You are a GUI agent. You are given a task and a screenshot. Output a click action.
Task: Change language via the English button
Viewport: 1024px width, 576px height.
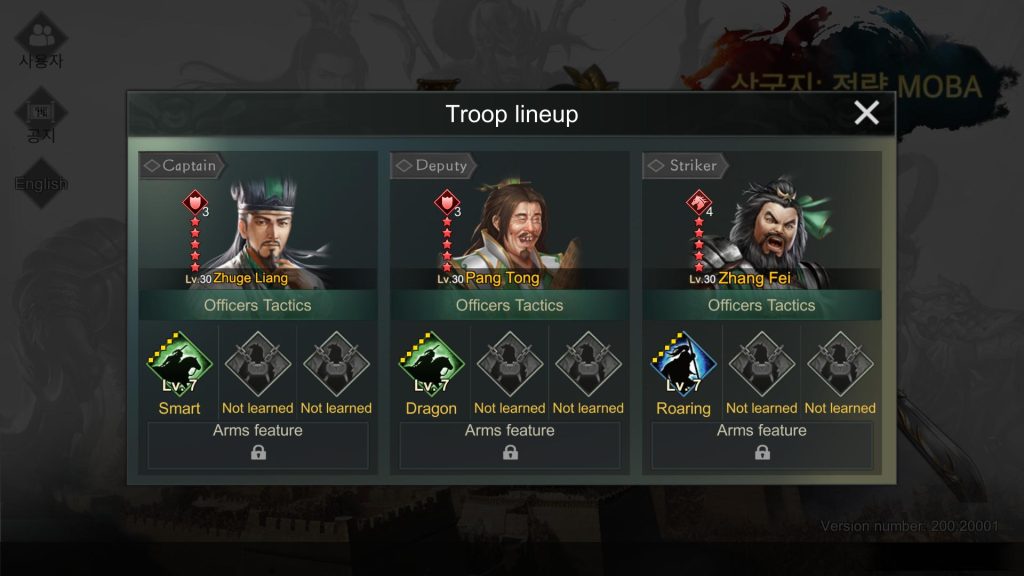tap(41, 184)
